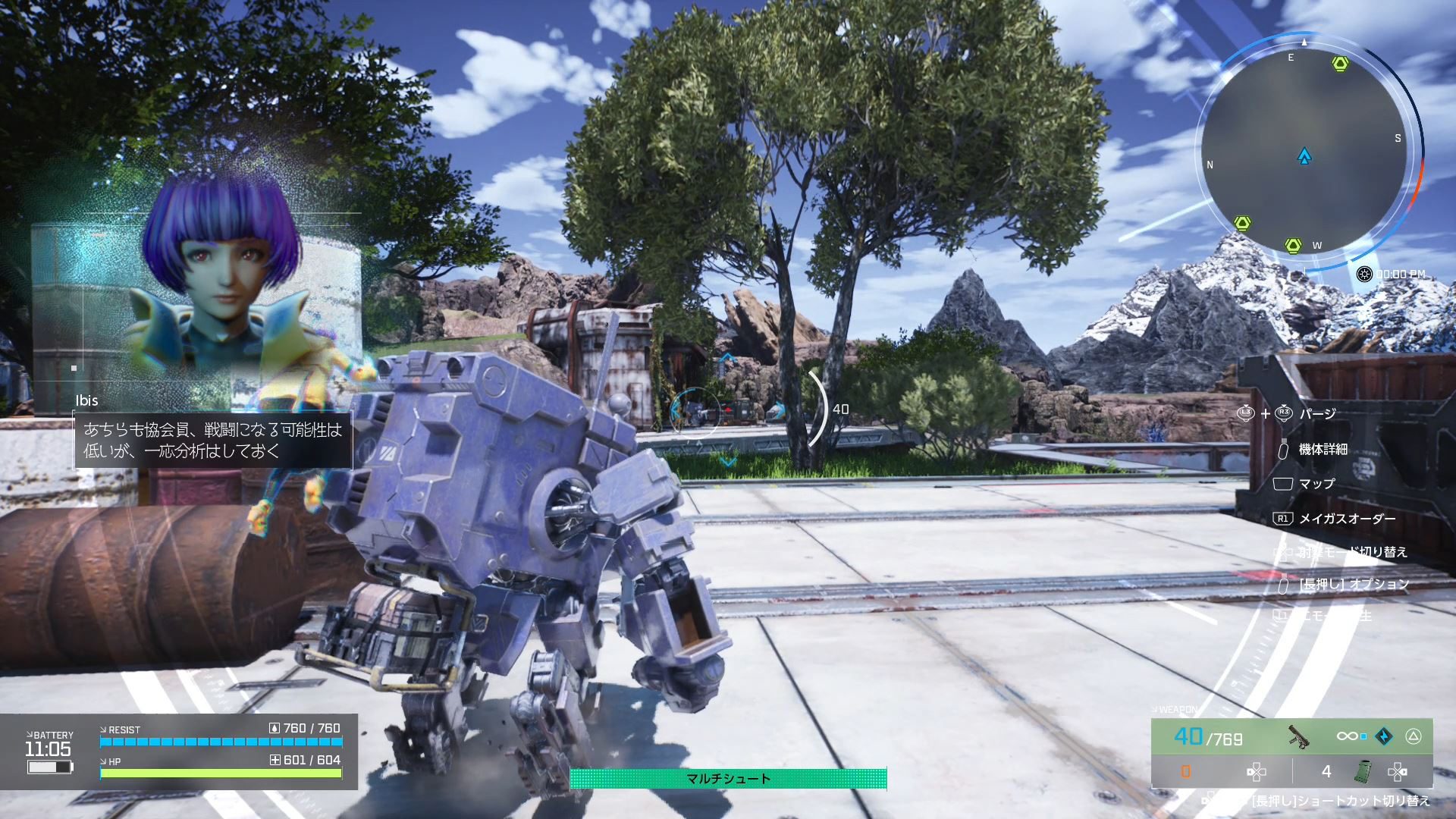Select the orange zero-count item slot
This screenshot has width=1456, height=819.
pyautogui.click(x=1185, y=772)
